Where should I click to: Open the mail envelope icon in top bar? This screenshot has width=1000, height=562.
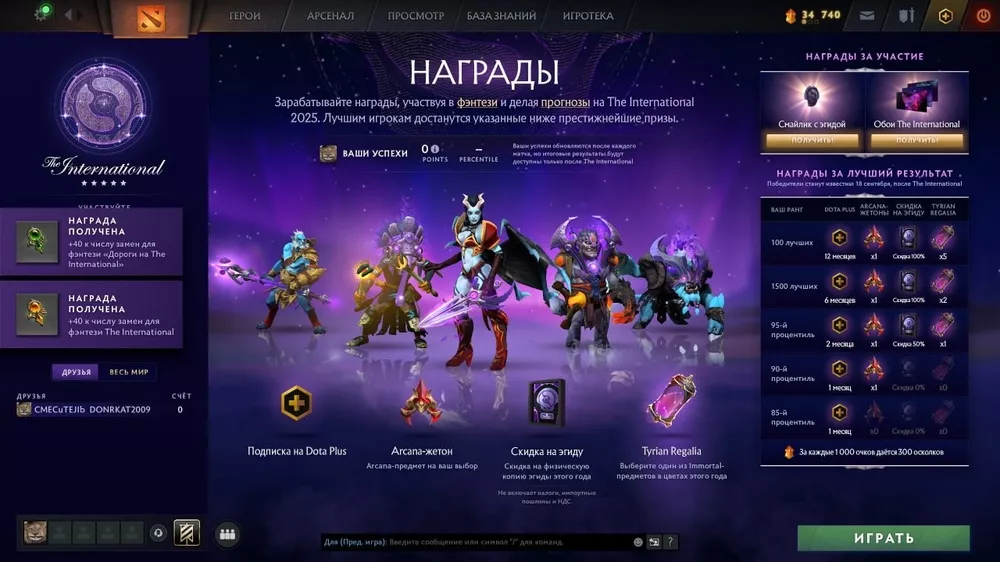point(867,16)
